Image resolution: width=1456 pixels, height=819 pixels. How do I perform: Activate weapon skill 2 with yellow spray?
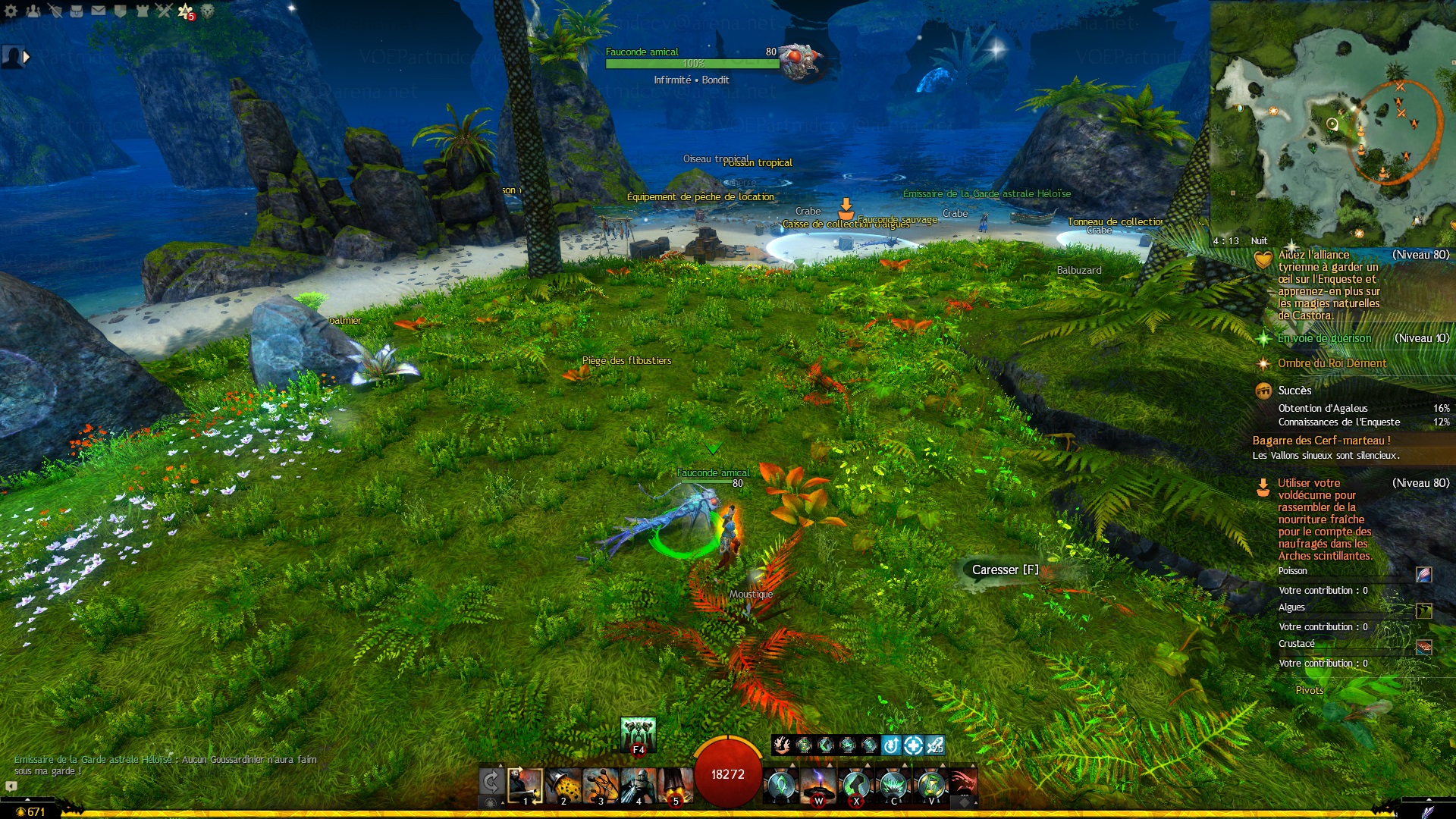(563, 786)
